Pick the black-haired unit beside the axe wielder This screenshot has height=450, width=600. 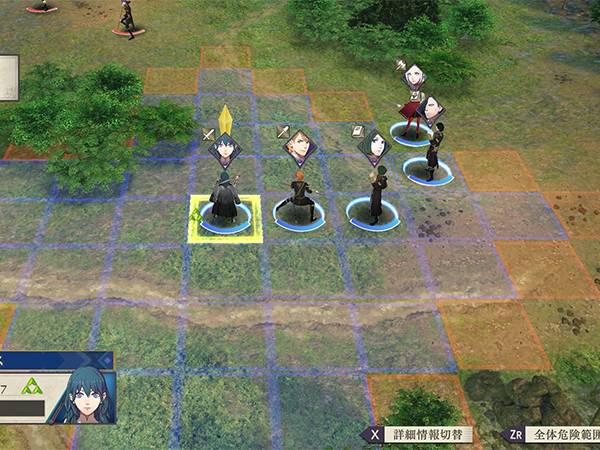[433, 145]
